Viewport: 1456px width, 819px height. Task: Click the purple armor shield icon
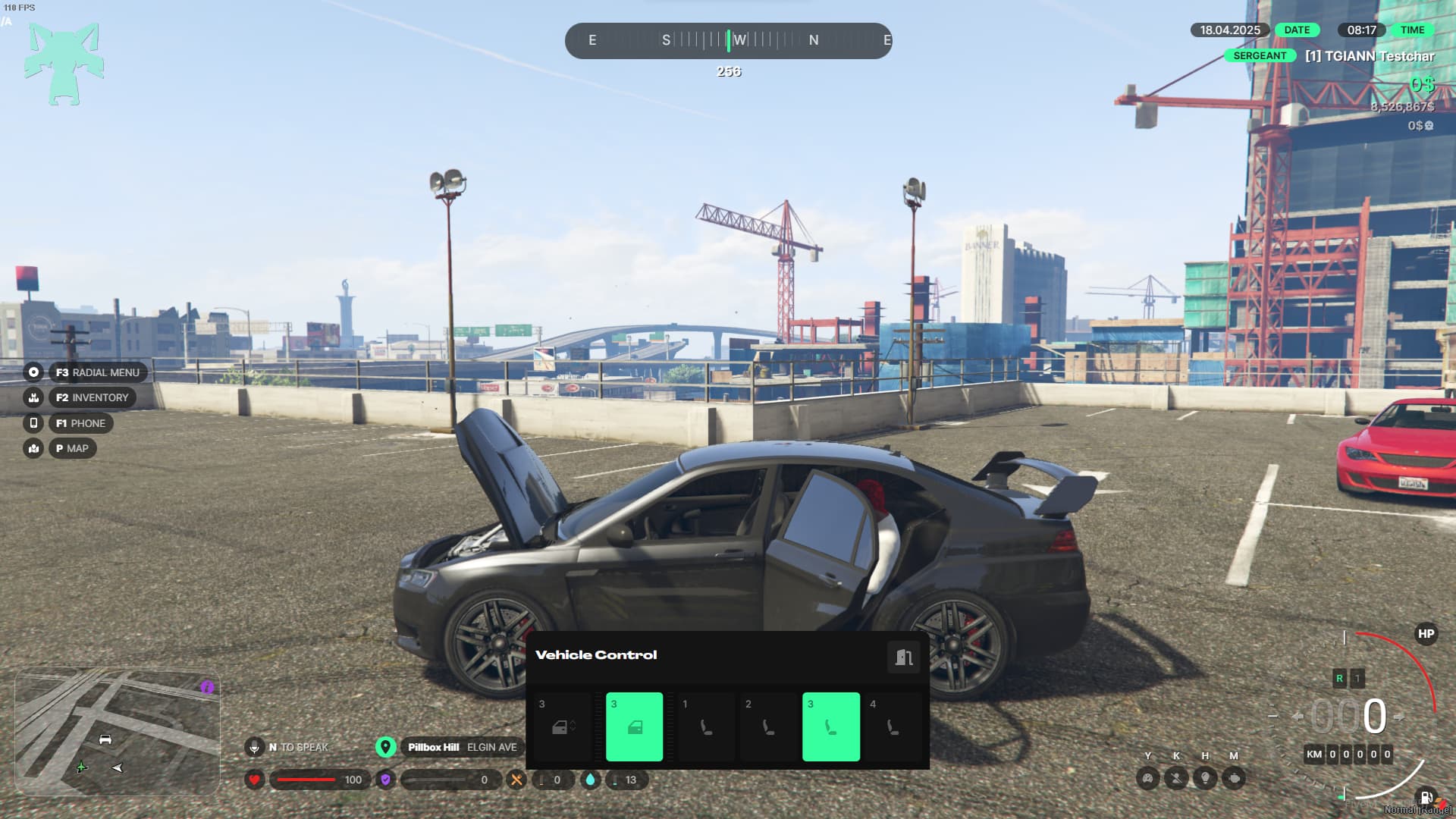click(x=387, y=780)
